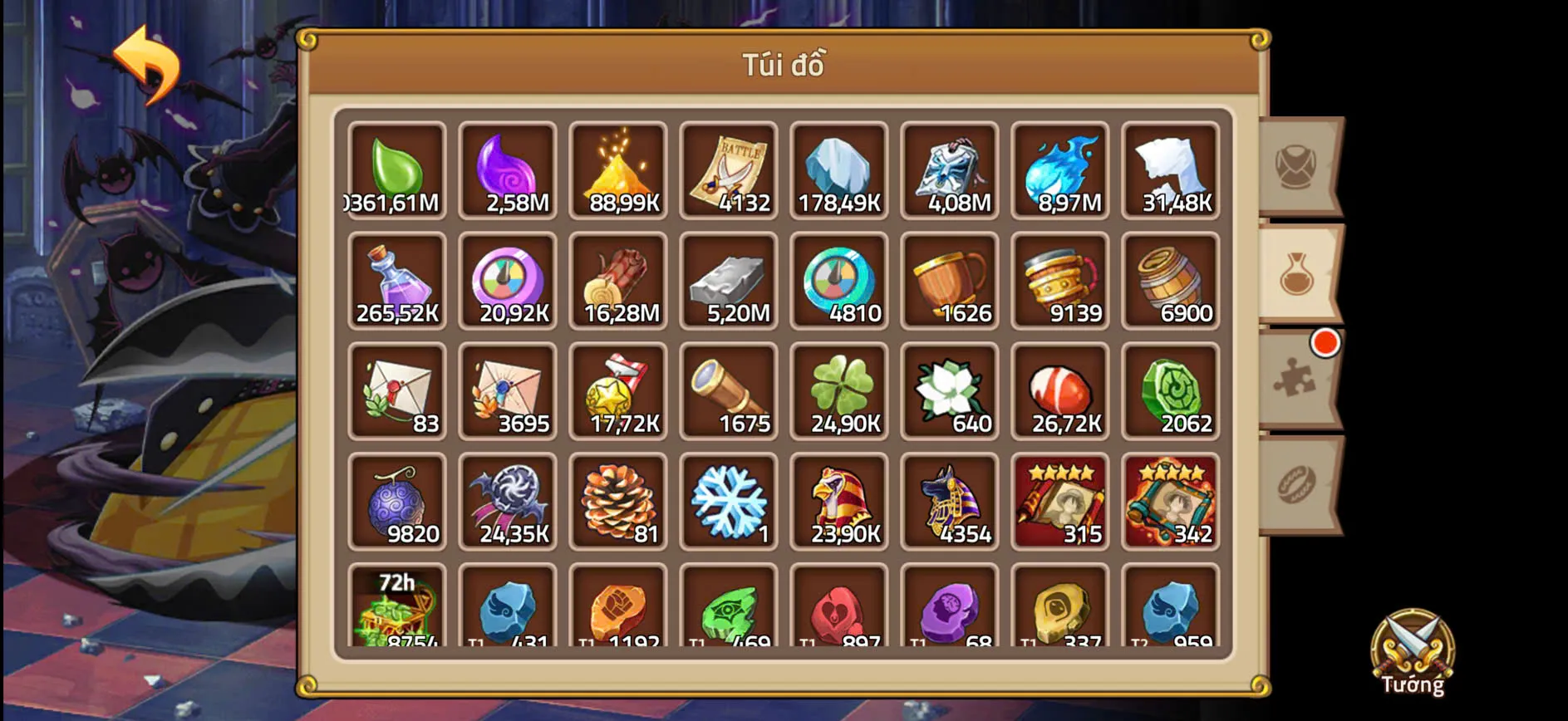Viewport: 1568px width, 721px height.
Task: Tap the telescope item with count 1675
Action: (729, 390)
